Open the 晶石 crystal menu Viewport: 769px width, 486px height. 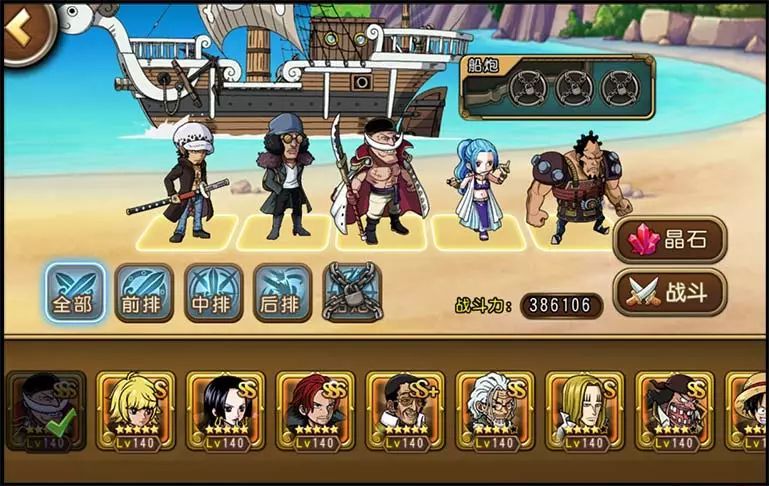669,241
